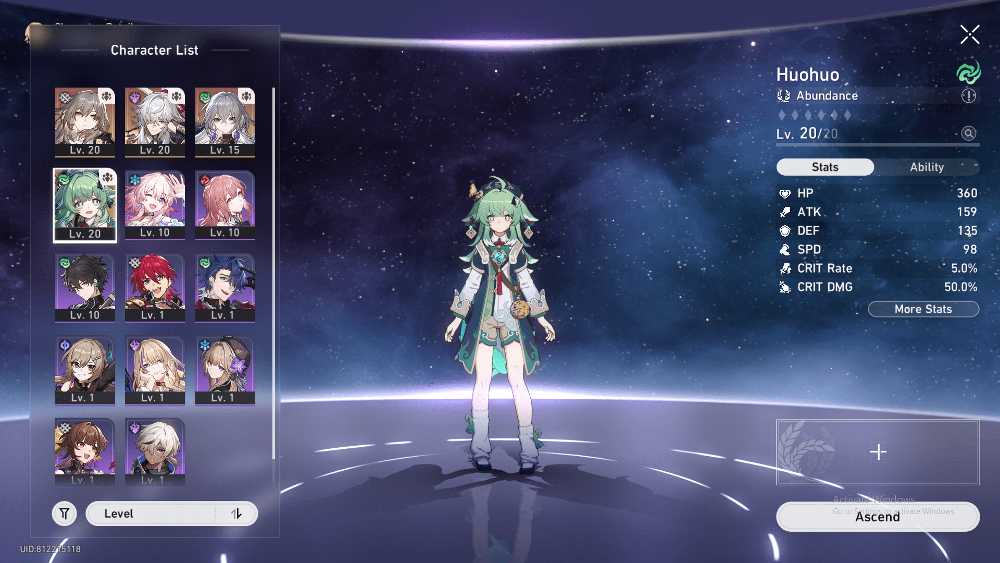1000x563 pixels.
Task: Open the Level sort dropdown
Action: pos(150,514)
